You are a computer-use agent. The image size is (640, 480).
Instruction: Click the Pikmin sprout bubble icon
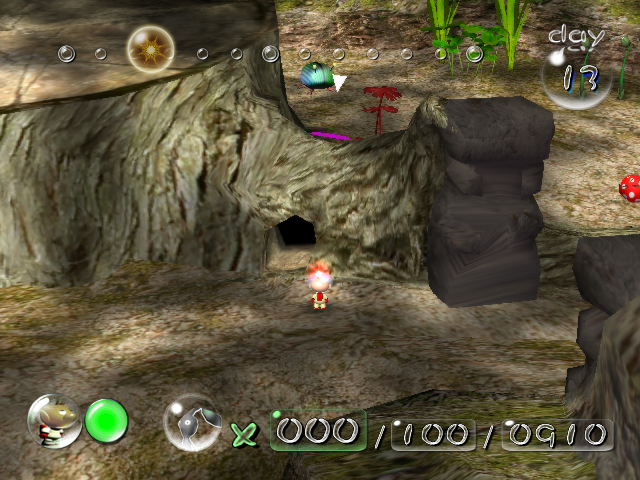coord(192,421)
